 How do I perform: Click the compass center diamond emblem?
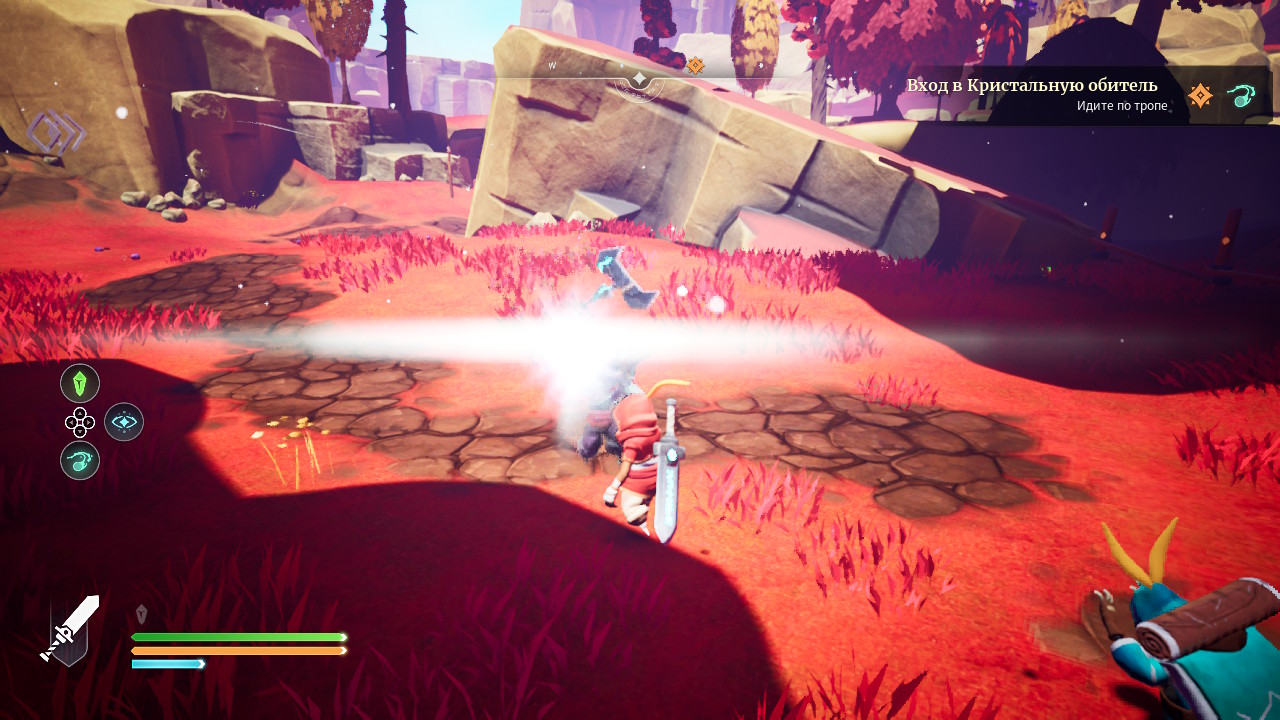[639, 79]
